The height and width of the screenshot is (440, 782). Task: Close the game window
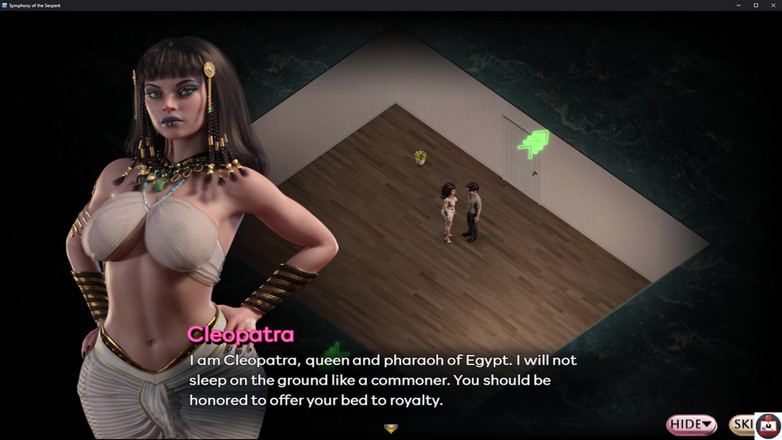click(773, 5)
